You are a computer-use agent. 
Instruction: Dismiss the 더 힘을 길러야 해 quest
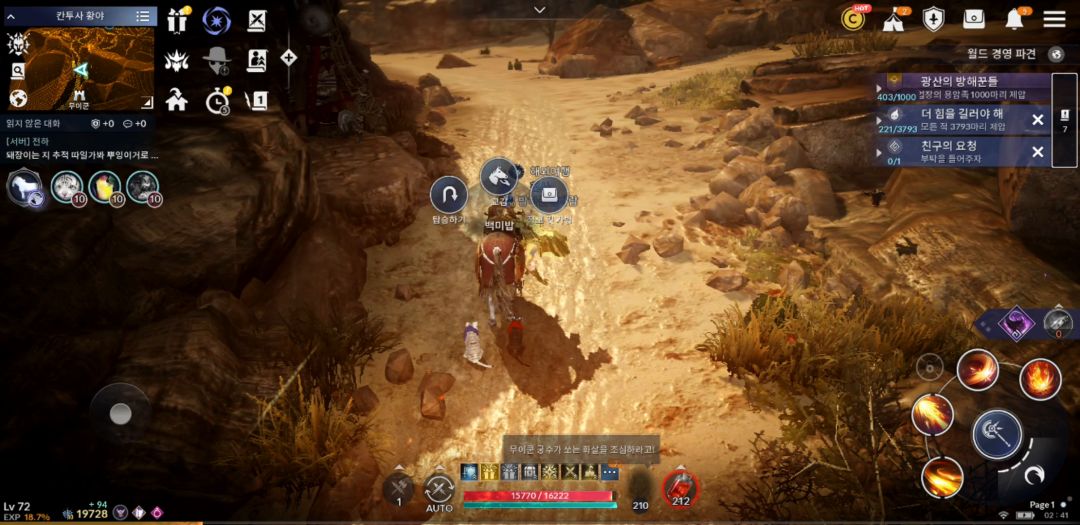pos(1037,120)
